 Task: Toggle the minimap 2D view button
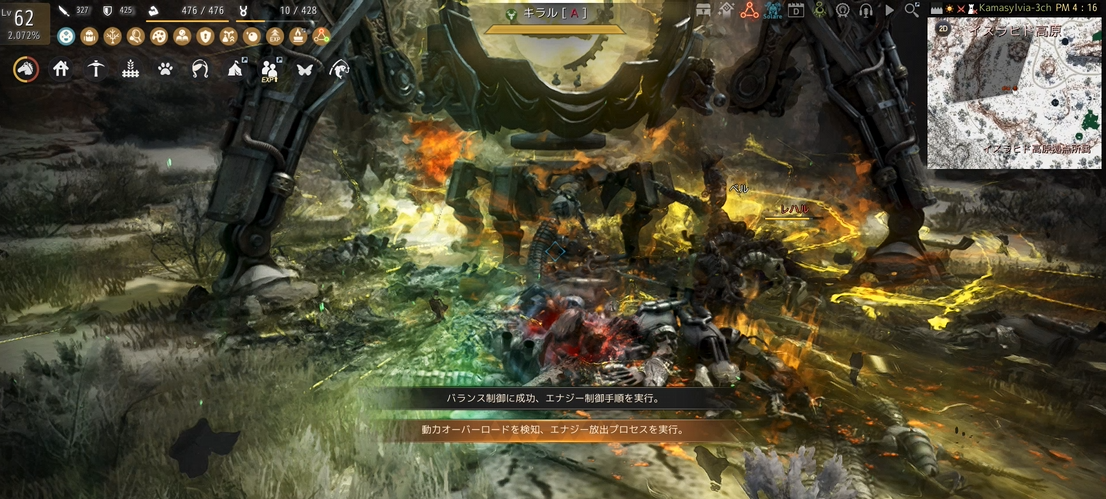click(x=942, y=29)
